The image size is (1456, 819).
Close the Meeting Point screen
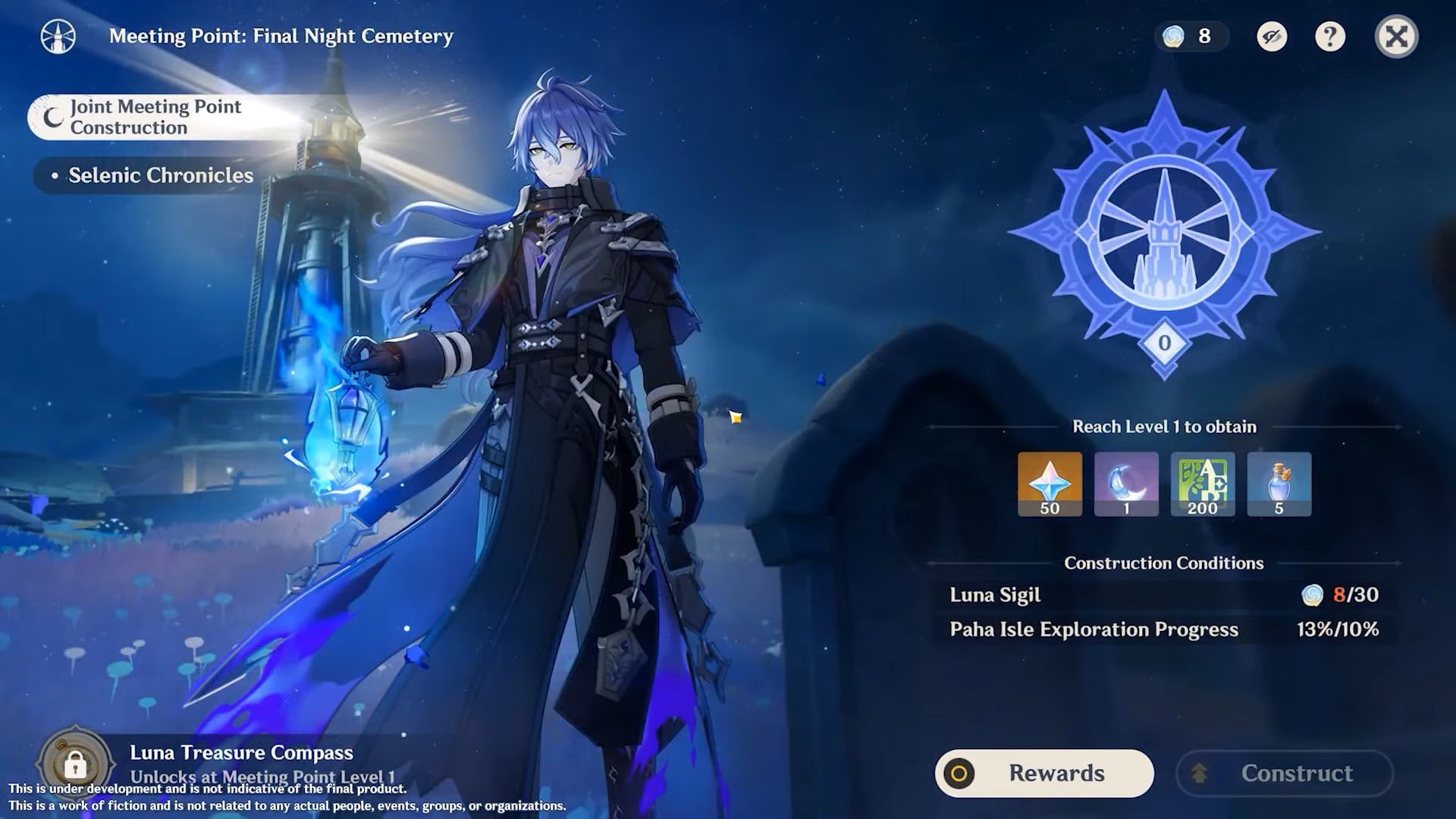pos(1396,36)
